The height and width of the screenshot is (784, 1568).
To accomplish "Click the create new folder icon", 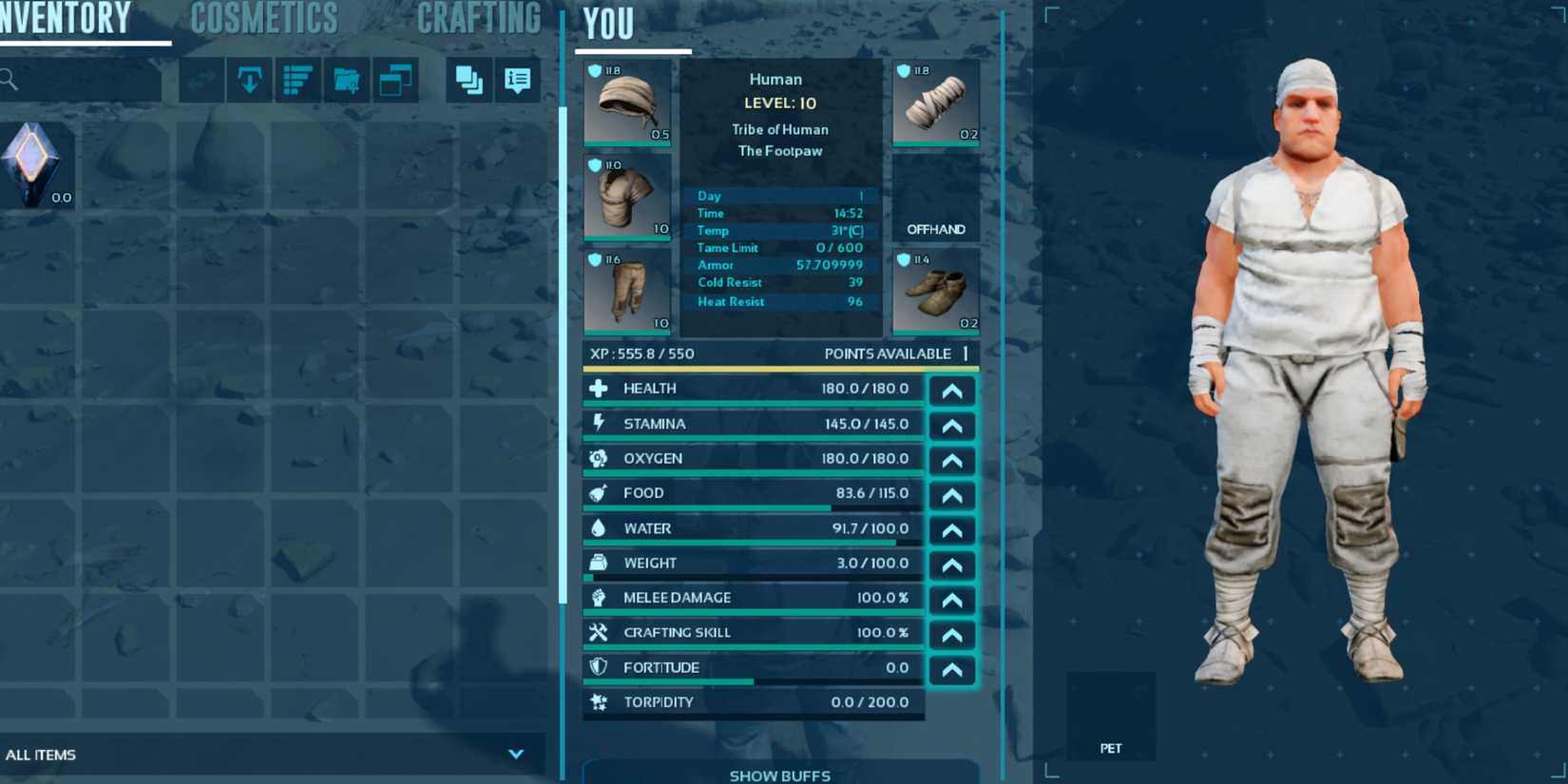I will [346, 81].
